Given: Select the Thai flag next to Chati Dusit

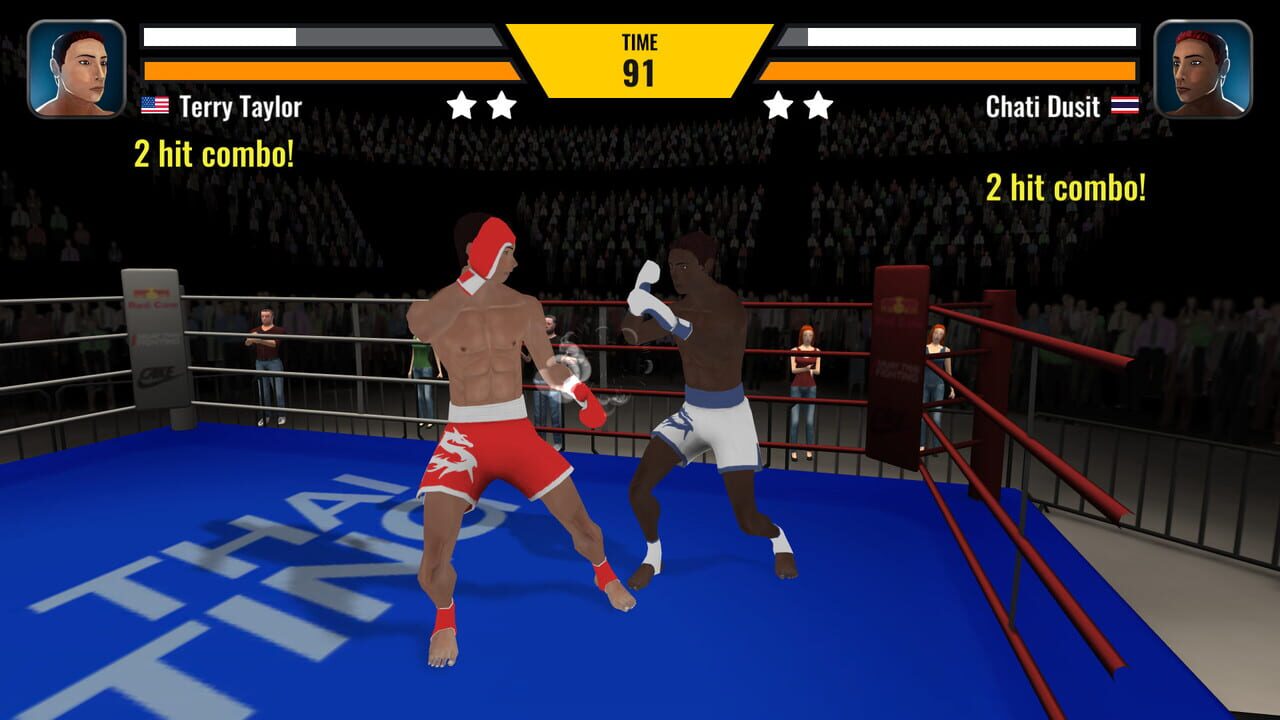Looking at the screenshot, I should point(1125,103).
